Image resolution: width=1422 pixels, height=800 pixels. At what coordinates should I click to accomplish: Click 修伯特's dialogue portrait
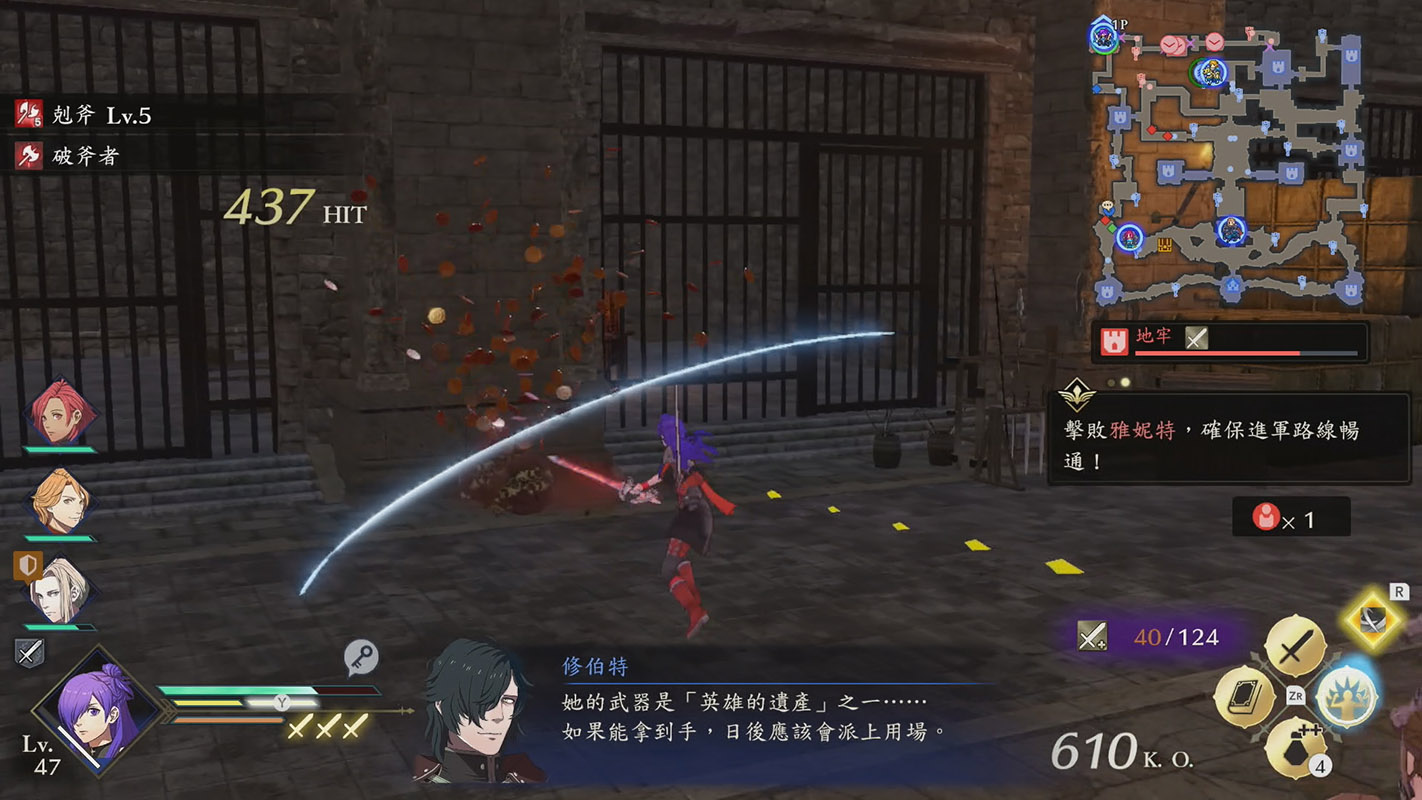pos(479,712)
